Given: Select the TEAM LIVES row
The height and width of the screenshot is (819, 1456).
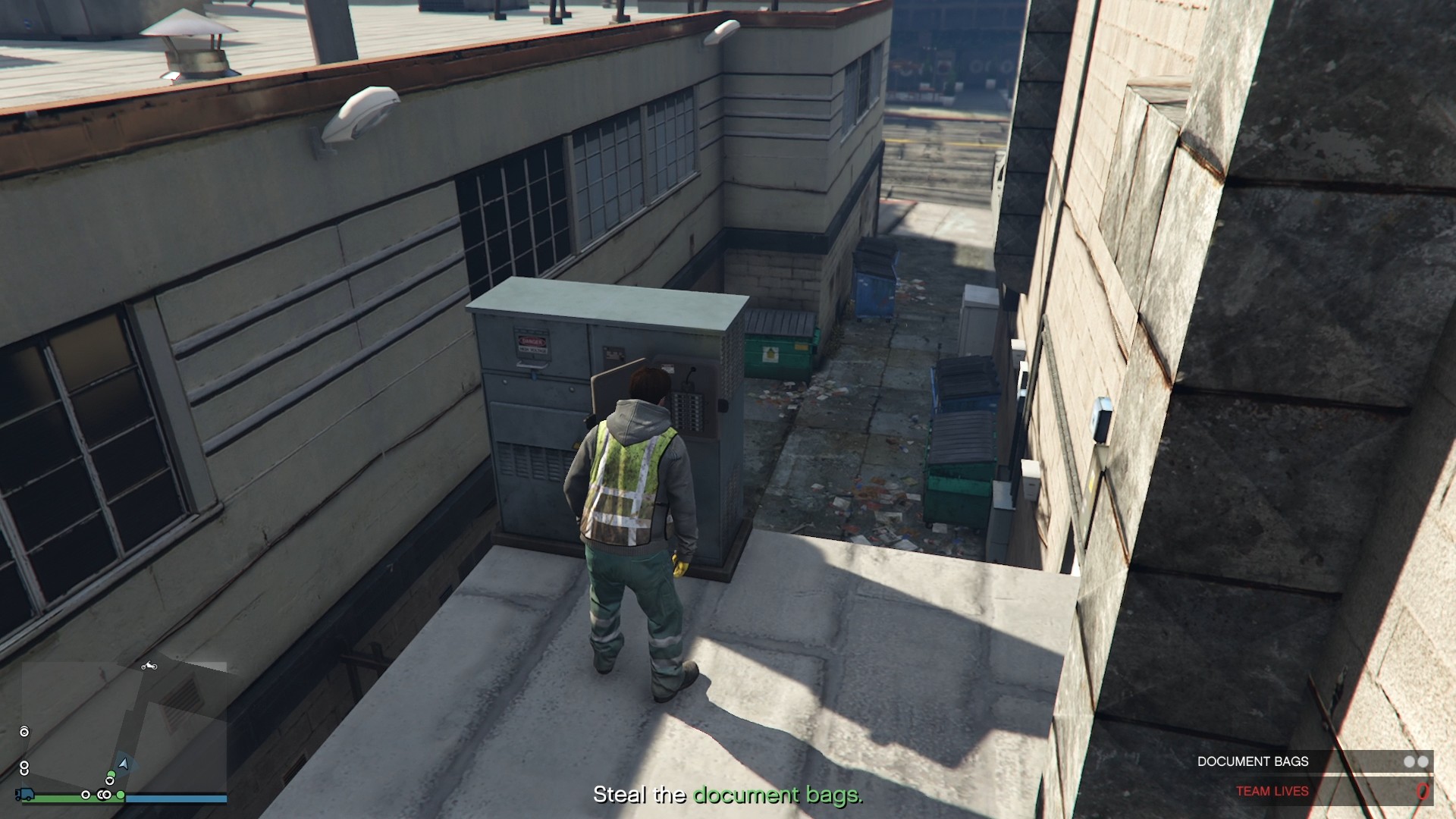Looking at the screenshot, I should (x=1272, y=790).
